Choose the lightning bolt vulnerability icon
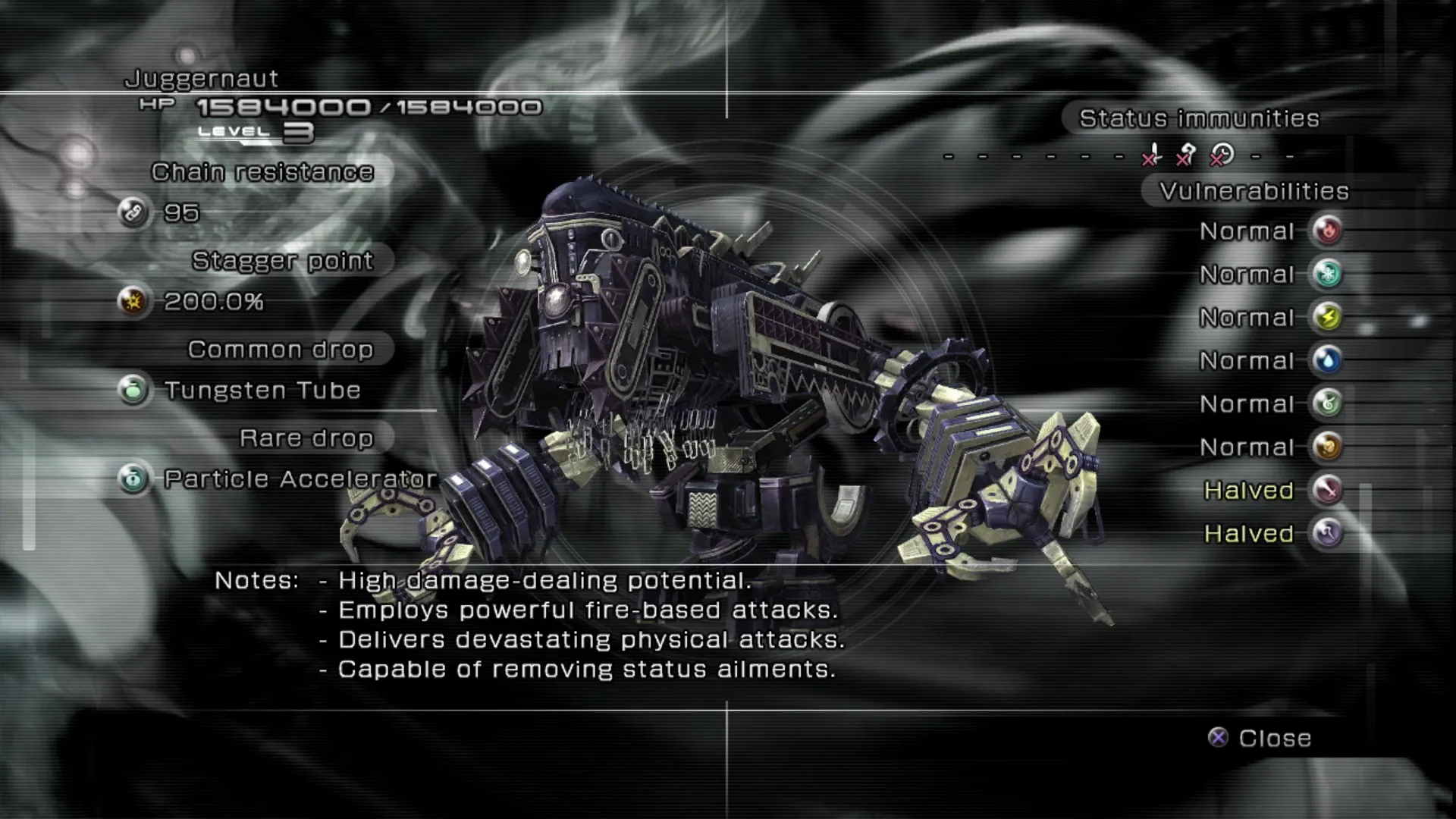The image size is (1456, 819). point(1327,317)
